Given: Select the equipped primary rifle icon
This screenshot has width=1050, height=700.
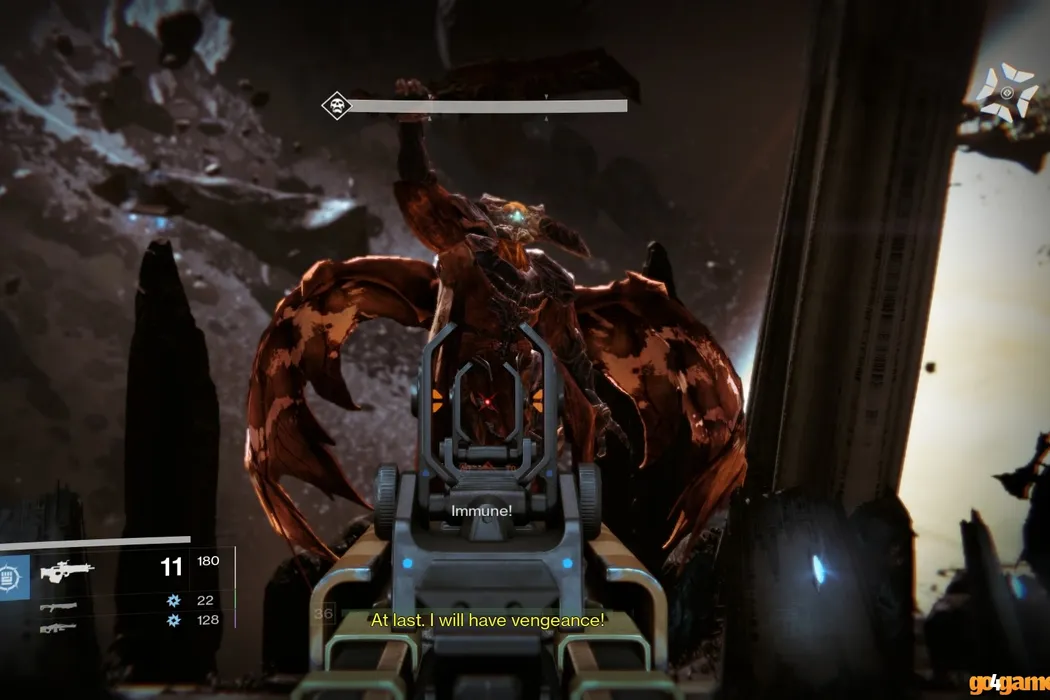Looking at the screenshot, I should coord(67,571).
